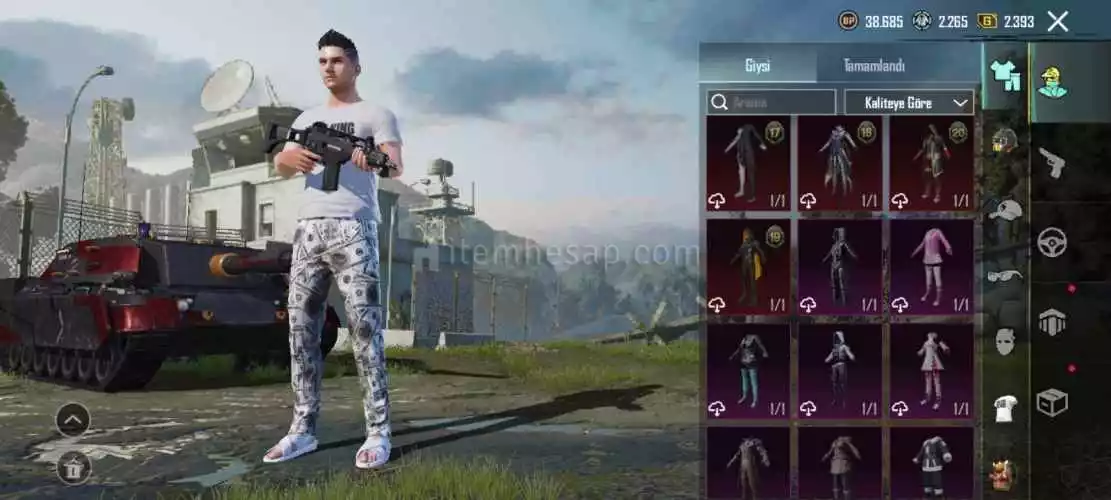Select the outfit marked with badge 19
This screenshot has height=500, width=1111.
coord(749,265)
